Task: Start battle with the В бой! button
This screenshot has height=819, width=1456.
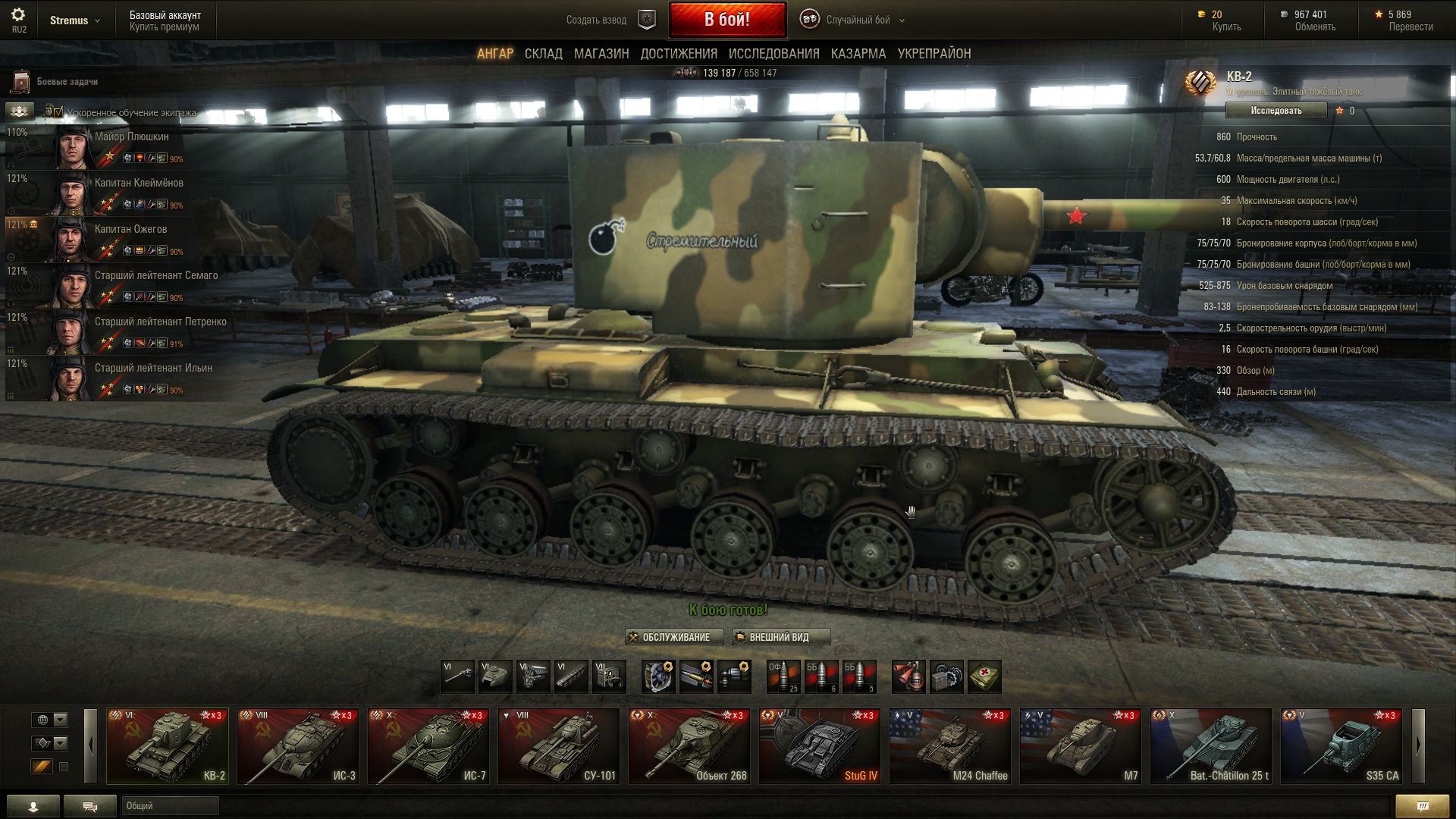Action: 726,20
